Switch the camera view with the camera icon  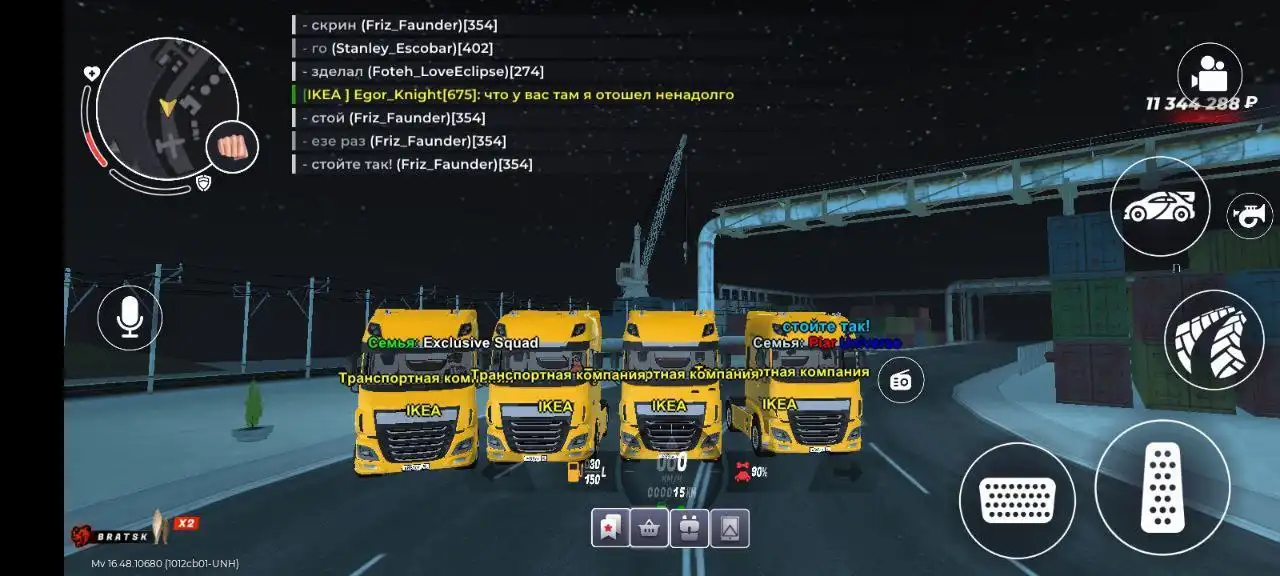pos(1209,75)
